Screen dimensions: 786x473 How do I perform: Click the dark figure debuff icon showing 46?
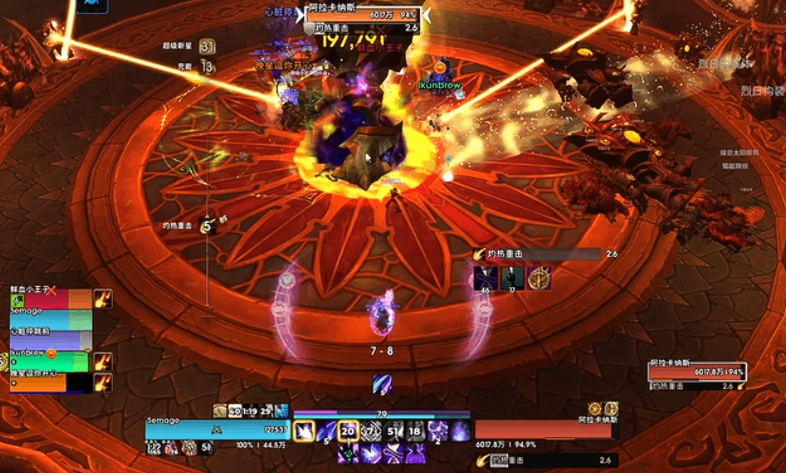coord(487,278)
